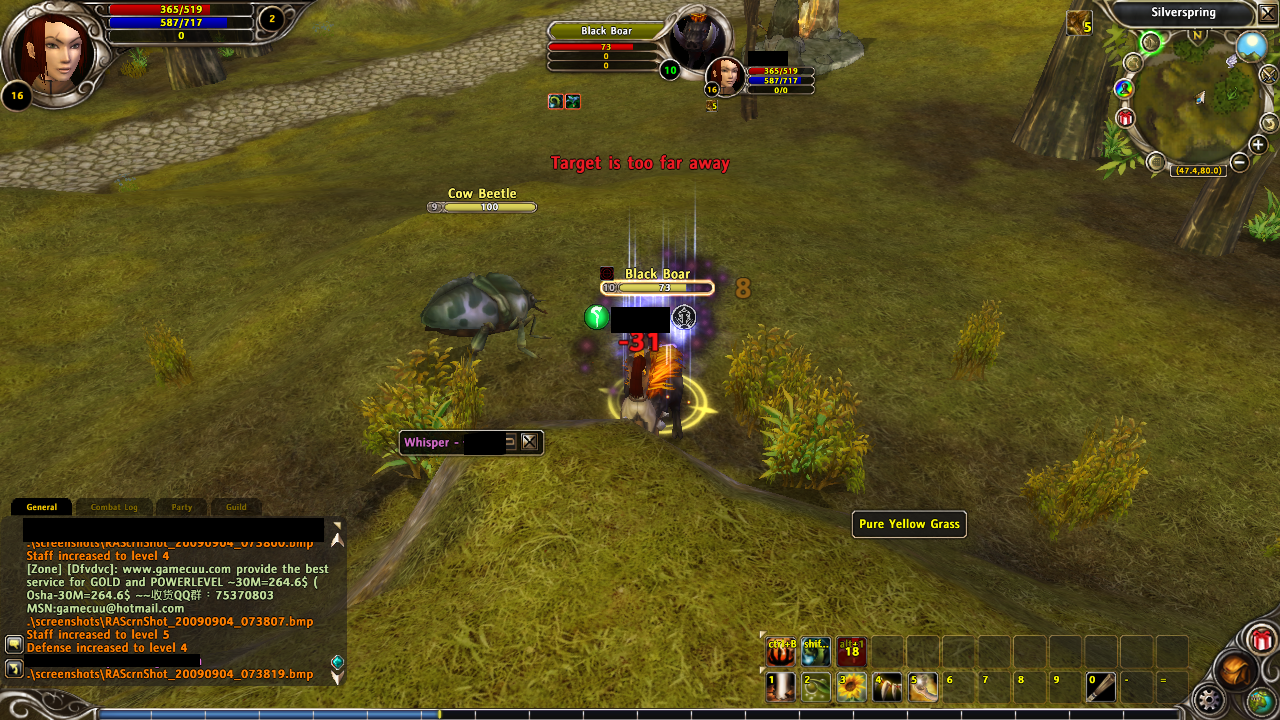
Task: Zoom out the minimap with minus button
Action: [1239, 161]
